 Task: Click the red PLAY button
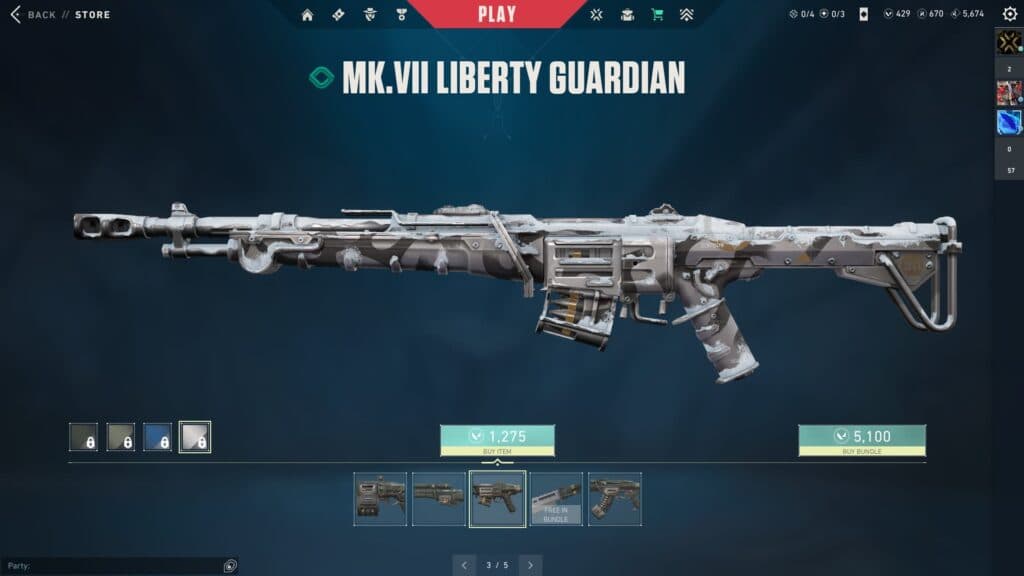pos(497,14)
